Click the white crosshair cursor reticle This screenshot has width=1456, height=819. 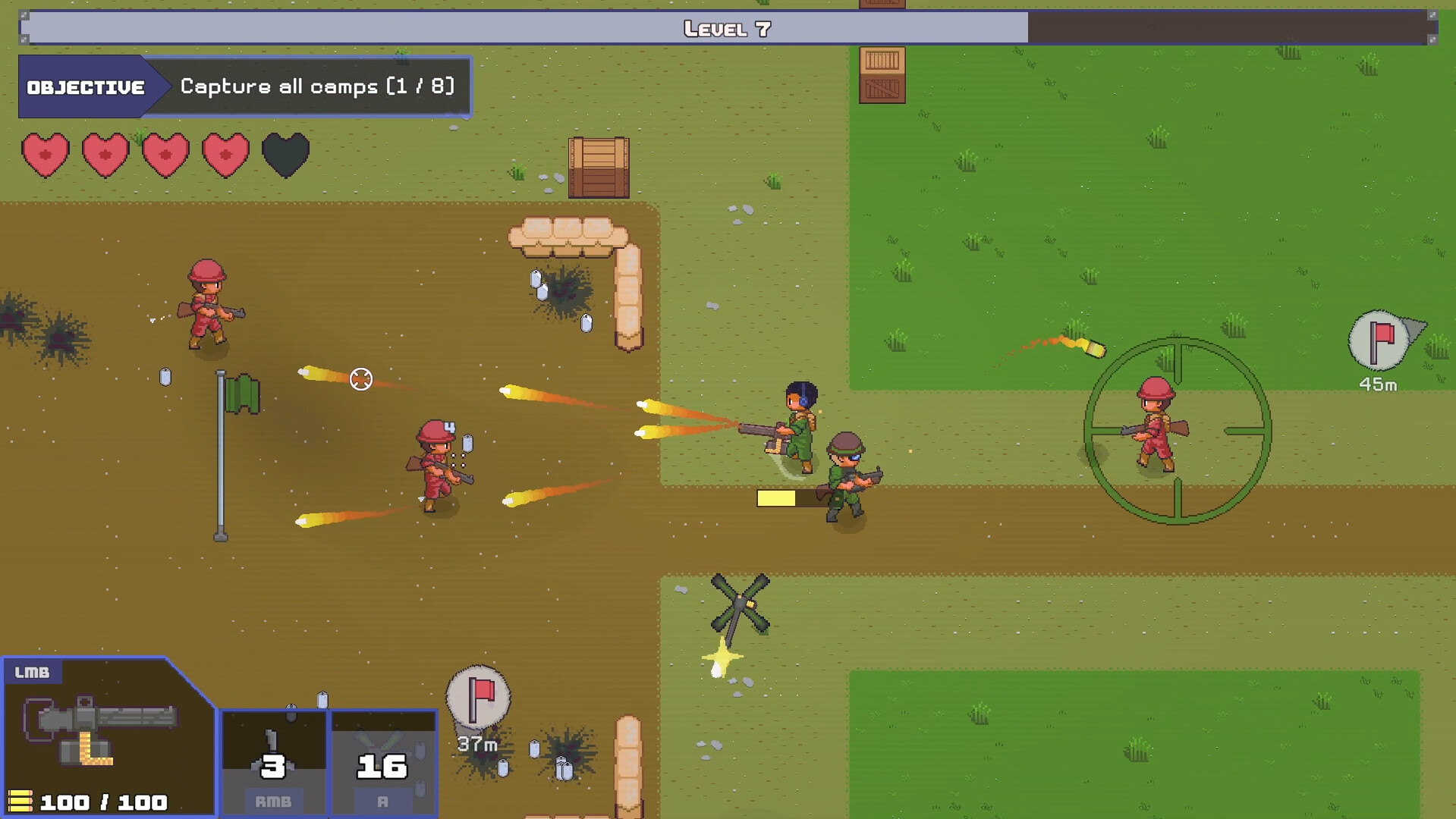360,377
